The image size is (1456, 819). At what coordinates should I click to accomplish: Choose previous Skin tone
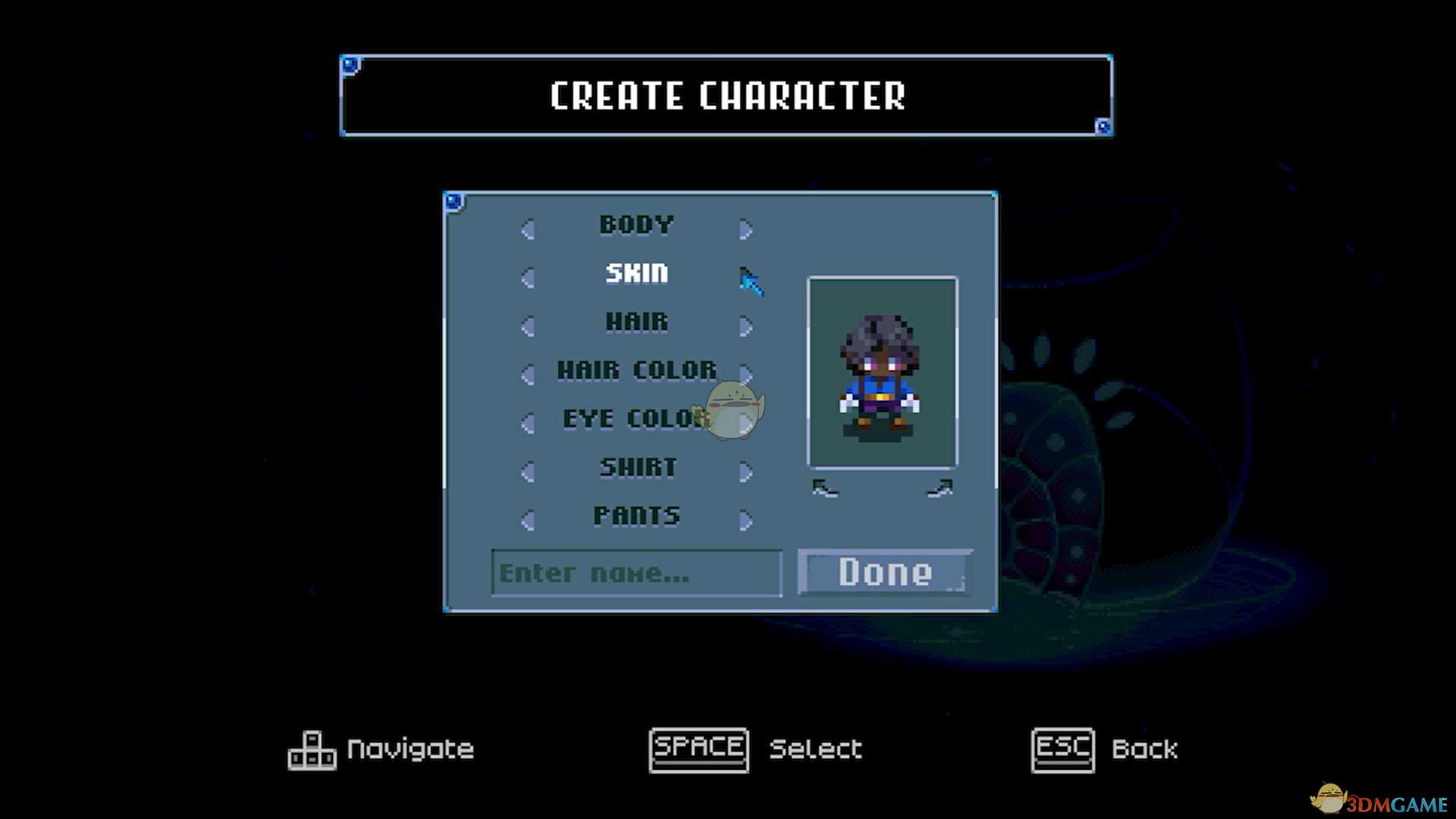pos(528,278)
